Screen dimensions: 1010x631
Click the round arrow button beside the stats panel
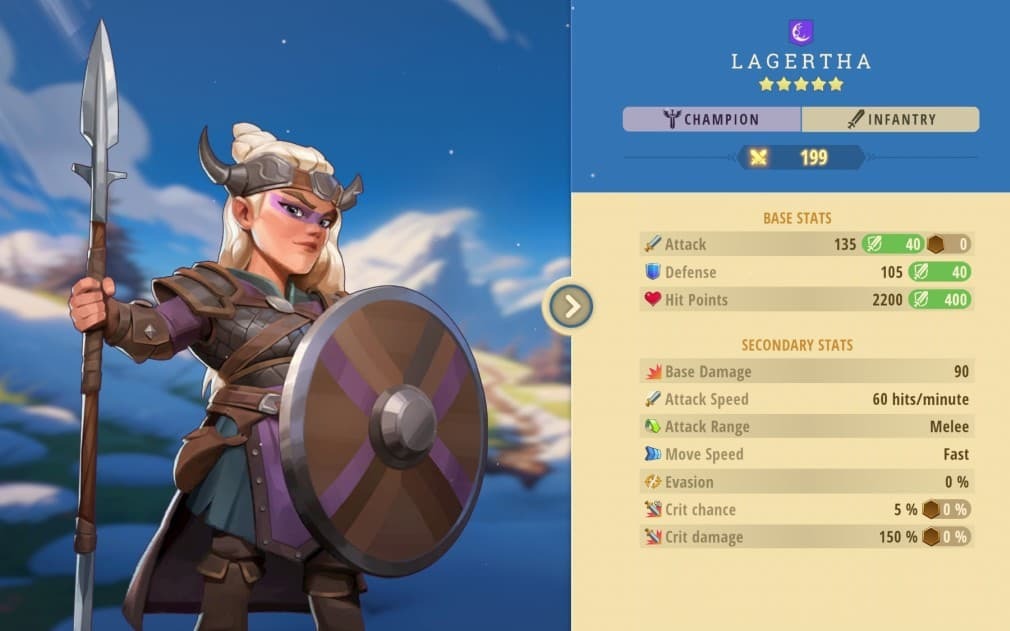(x=572, y=307)
